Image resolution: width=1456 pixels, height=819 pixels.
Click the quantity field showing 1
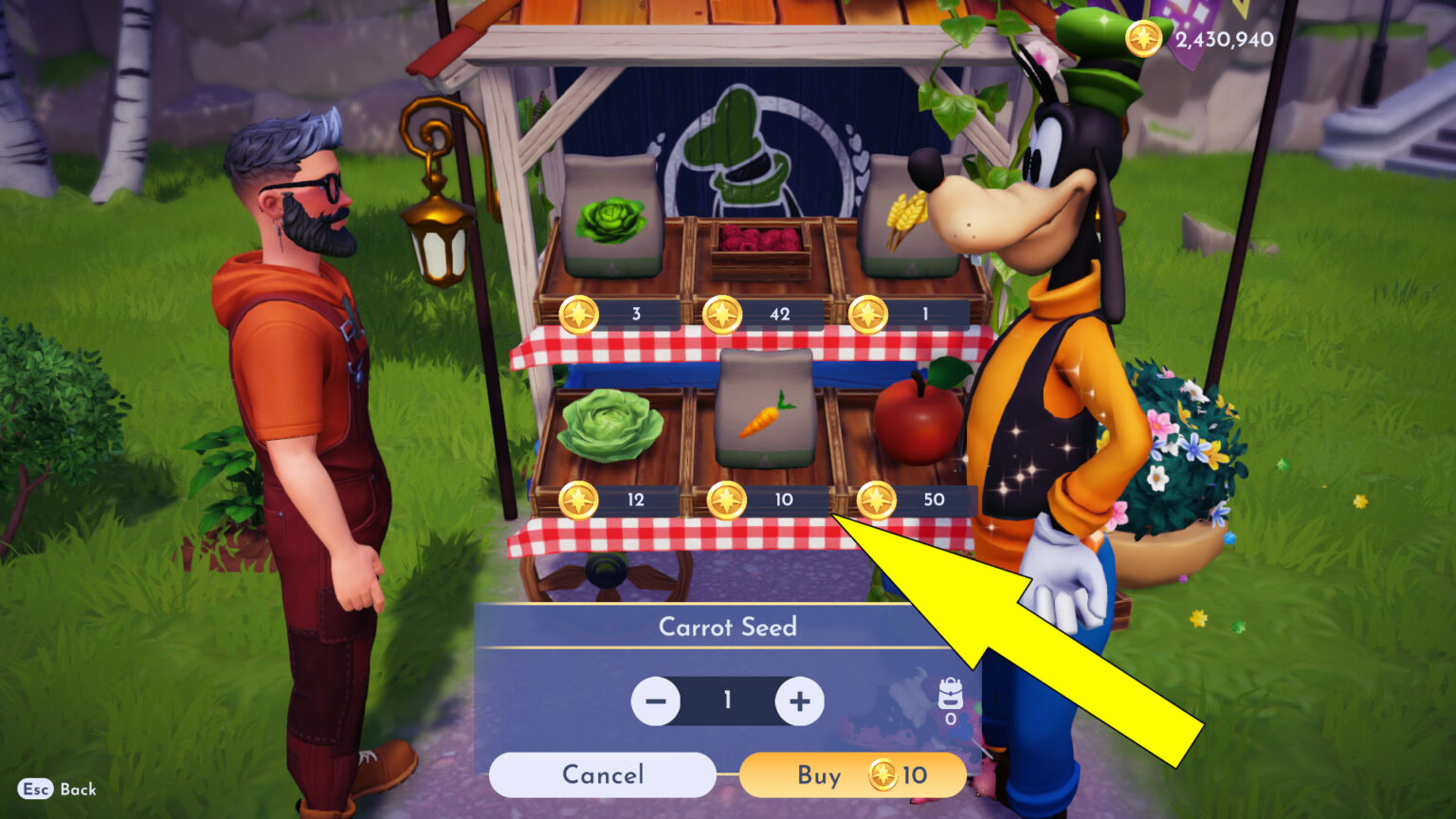click(728, 701)
